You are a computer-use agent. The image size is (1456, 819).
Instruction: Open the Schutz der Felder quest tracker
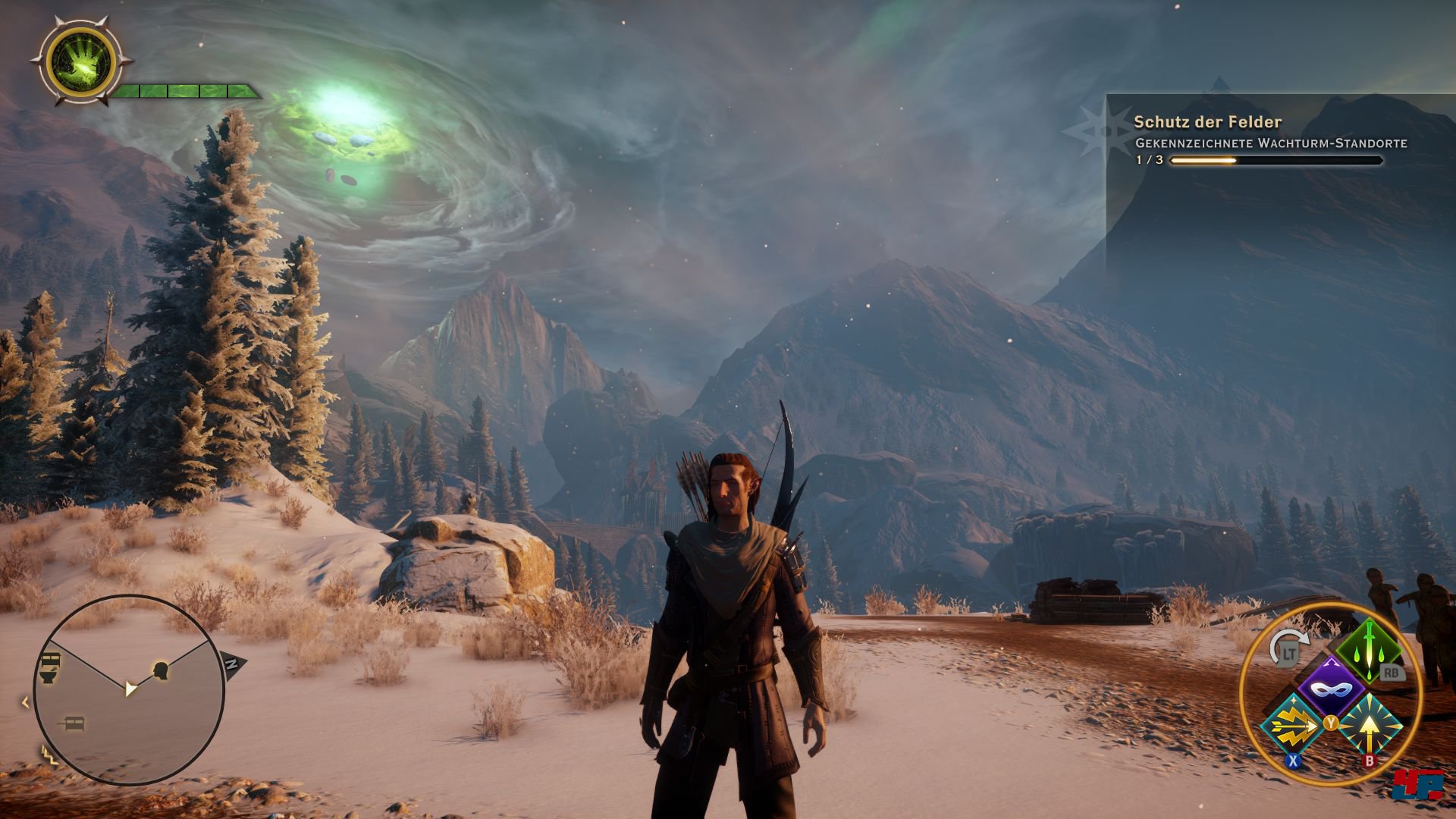pos(1207,122)
